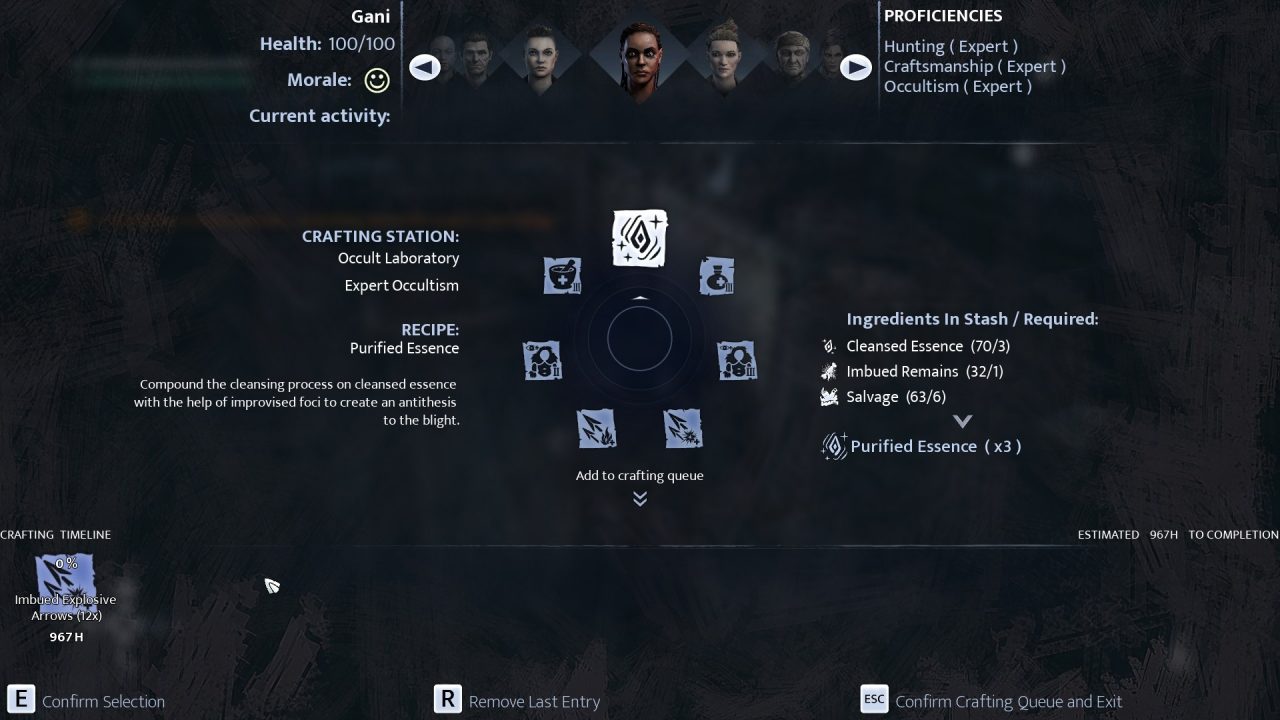Choose the mortar and pestle recipe

tap(562, 276)
